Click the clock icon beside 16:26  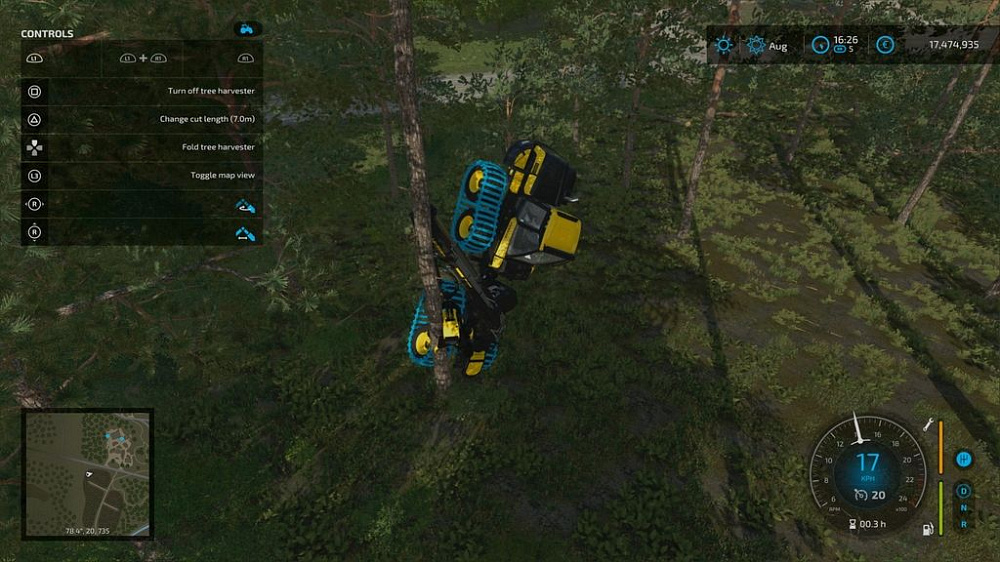[821, 45]
